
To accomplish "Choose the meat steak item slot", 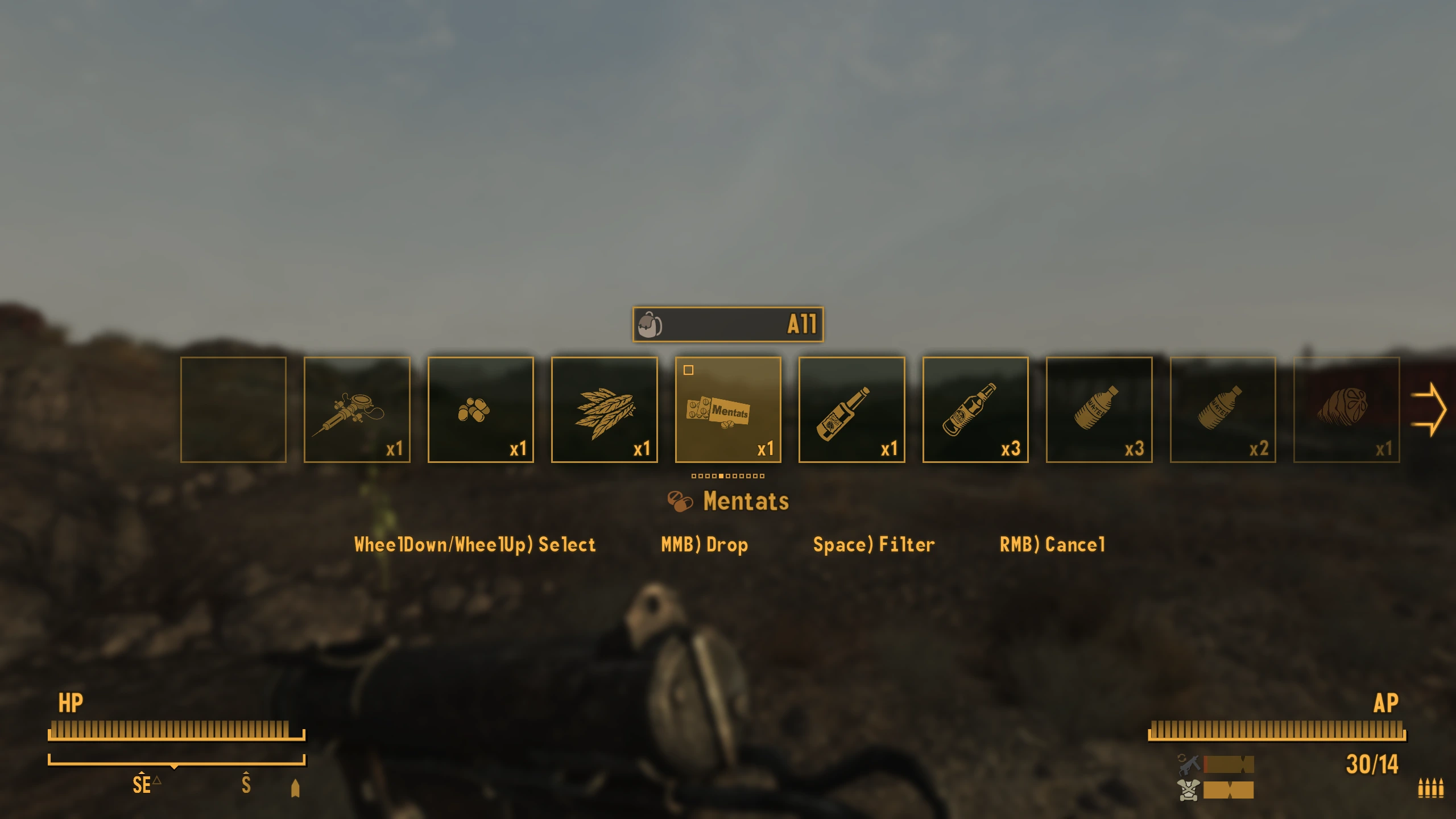I will (1346, 409).
